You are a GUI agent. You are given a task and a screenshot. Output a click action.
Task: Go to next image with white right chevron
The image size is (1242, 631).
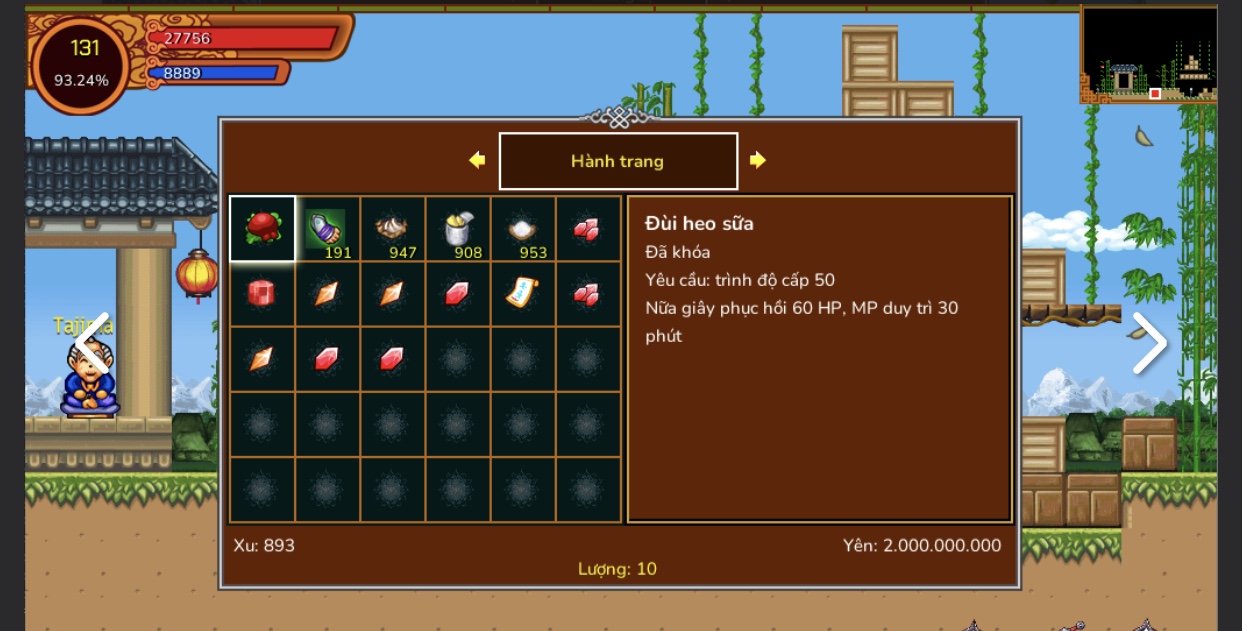pos(1149,343)
